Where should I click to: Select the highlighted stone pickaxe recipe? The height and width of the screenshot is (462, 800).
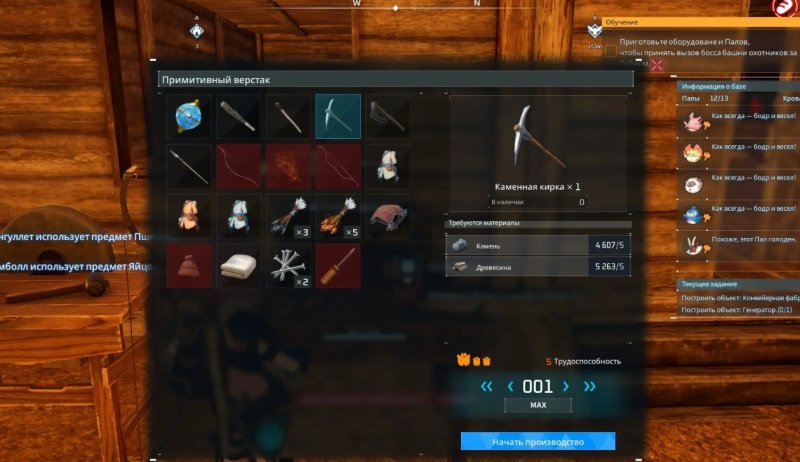pyautogui.click(x=338, y=116)
